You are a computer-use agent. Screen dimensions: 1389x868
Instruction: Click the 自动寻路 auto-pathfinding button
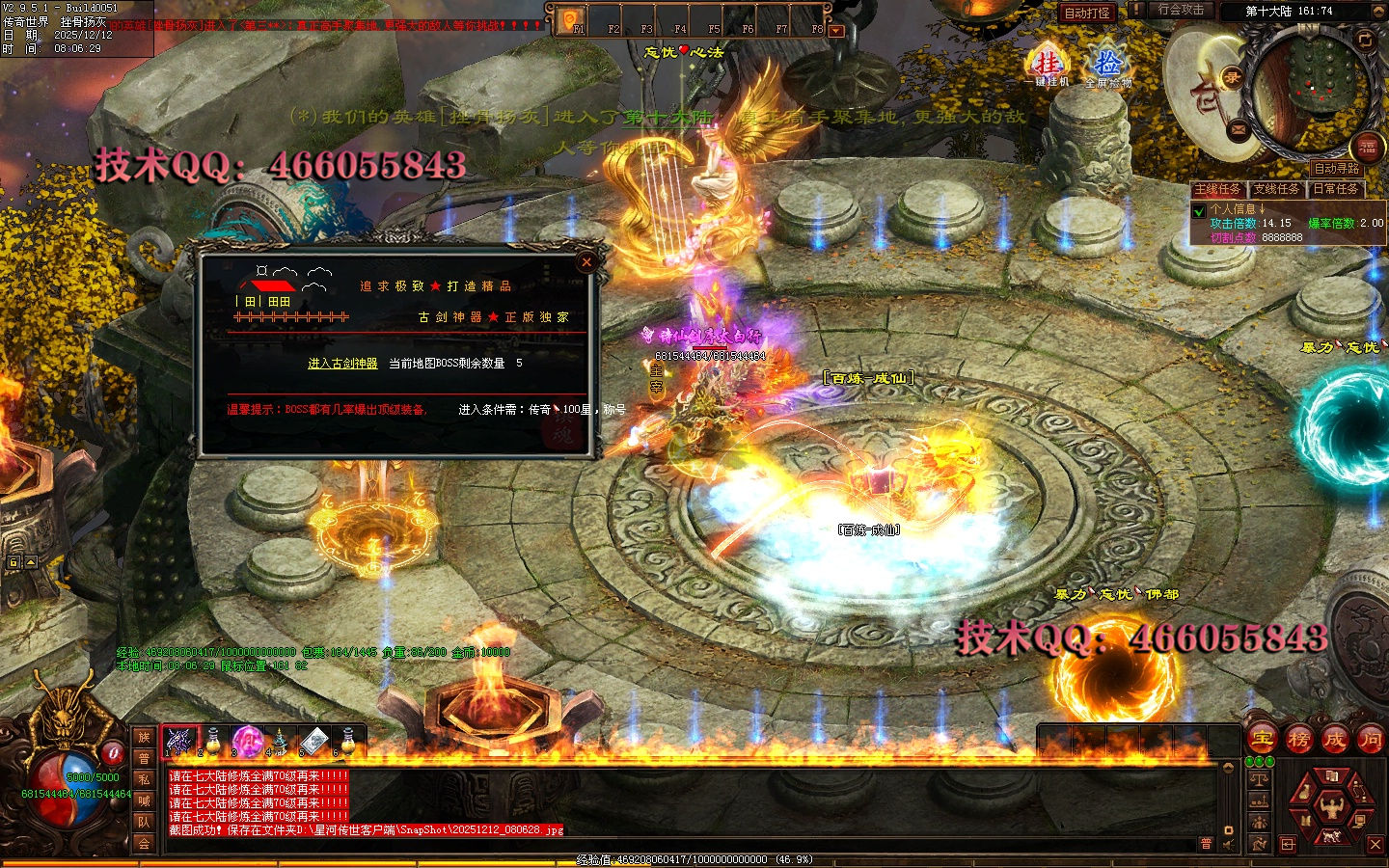(1336, 169)
